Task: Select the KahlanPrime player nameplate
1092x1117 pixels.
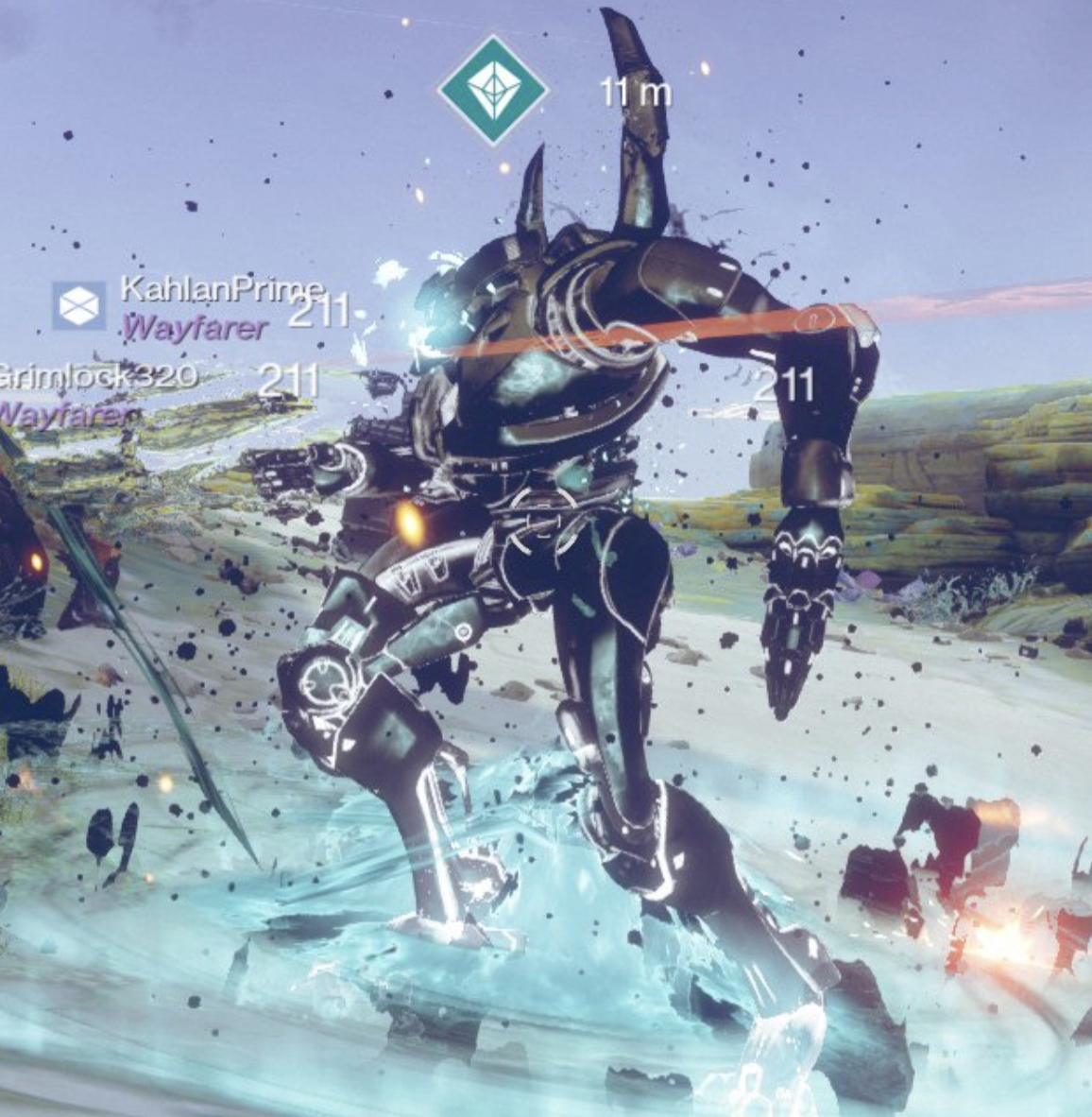Action: [x=222, y=290]
